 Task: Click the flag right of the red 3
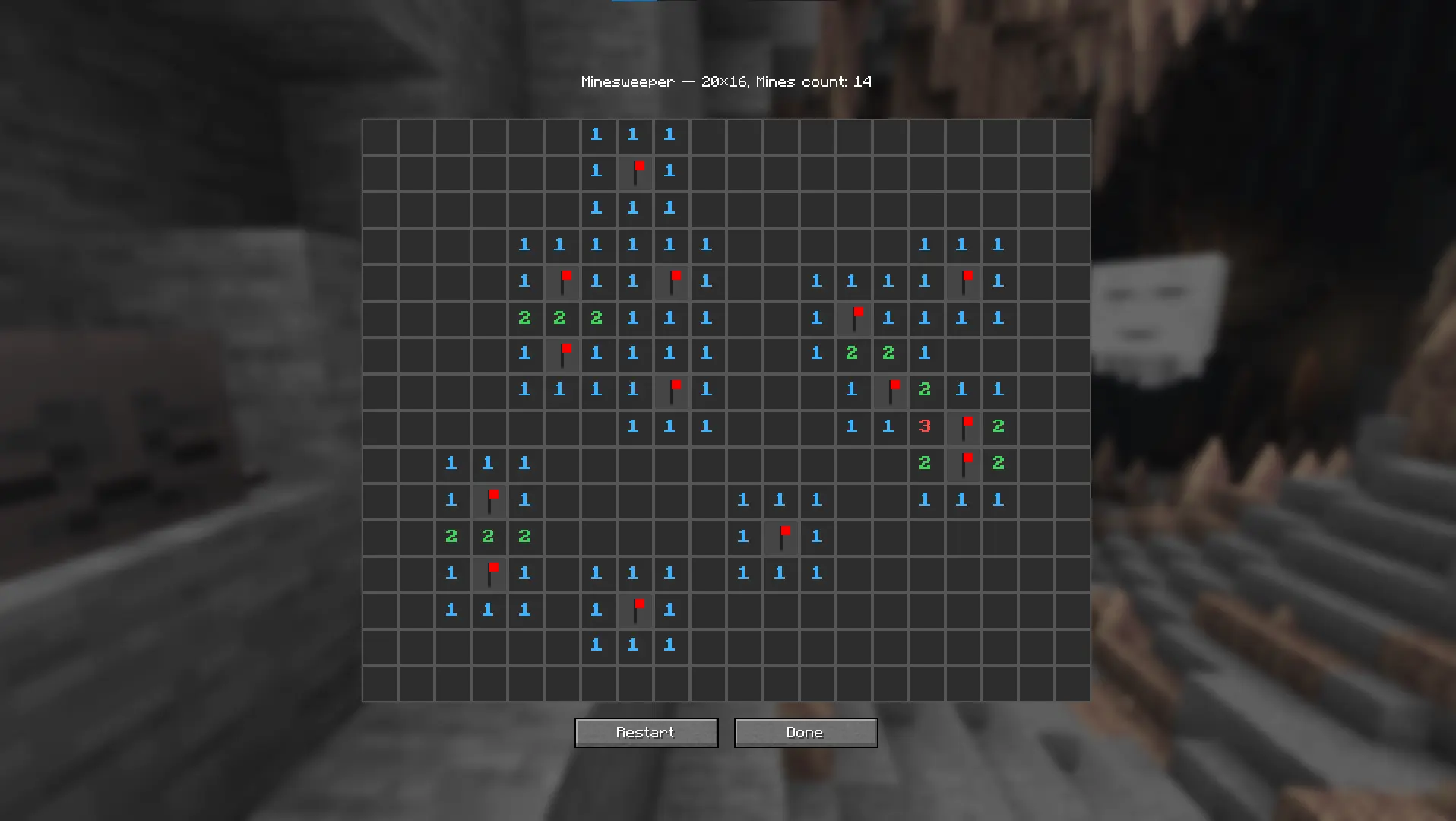pyautogui.click(x=964, y=424)
